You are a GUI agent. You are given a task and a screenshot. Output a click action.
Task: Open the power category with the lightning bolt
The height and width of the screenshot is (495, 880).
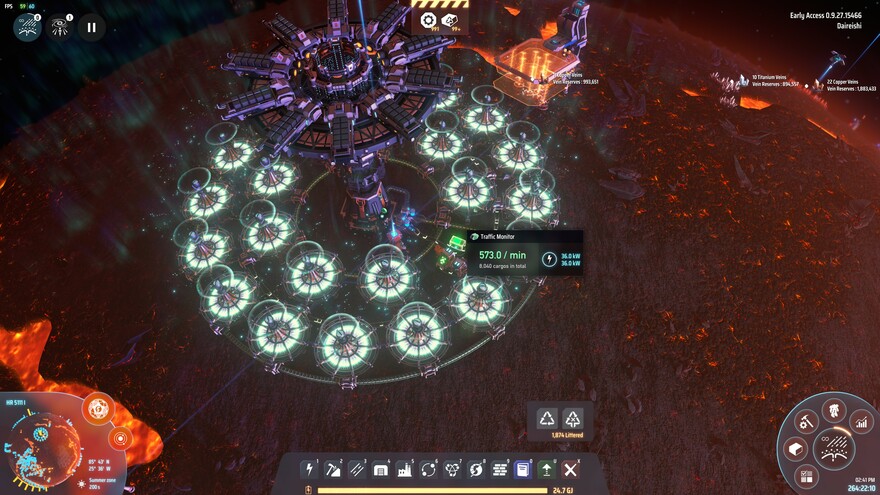(310, 468)
